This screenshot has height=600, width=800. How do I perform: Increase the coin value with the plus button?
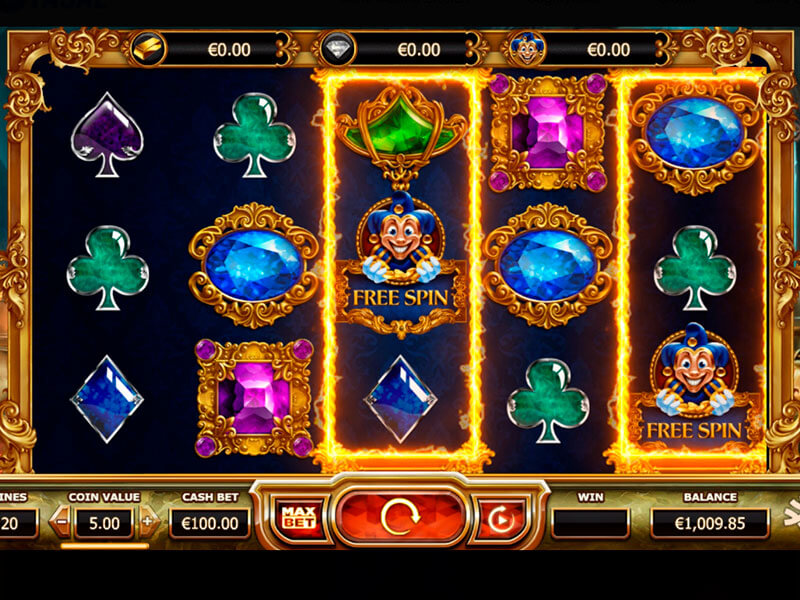coord(148,521)
